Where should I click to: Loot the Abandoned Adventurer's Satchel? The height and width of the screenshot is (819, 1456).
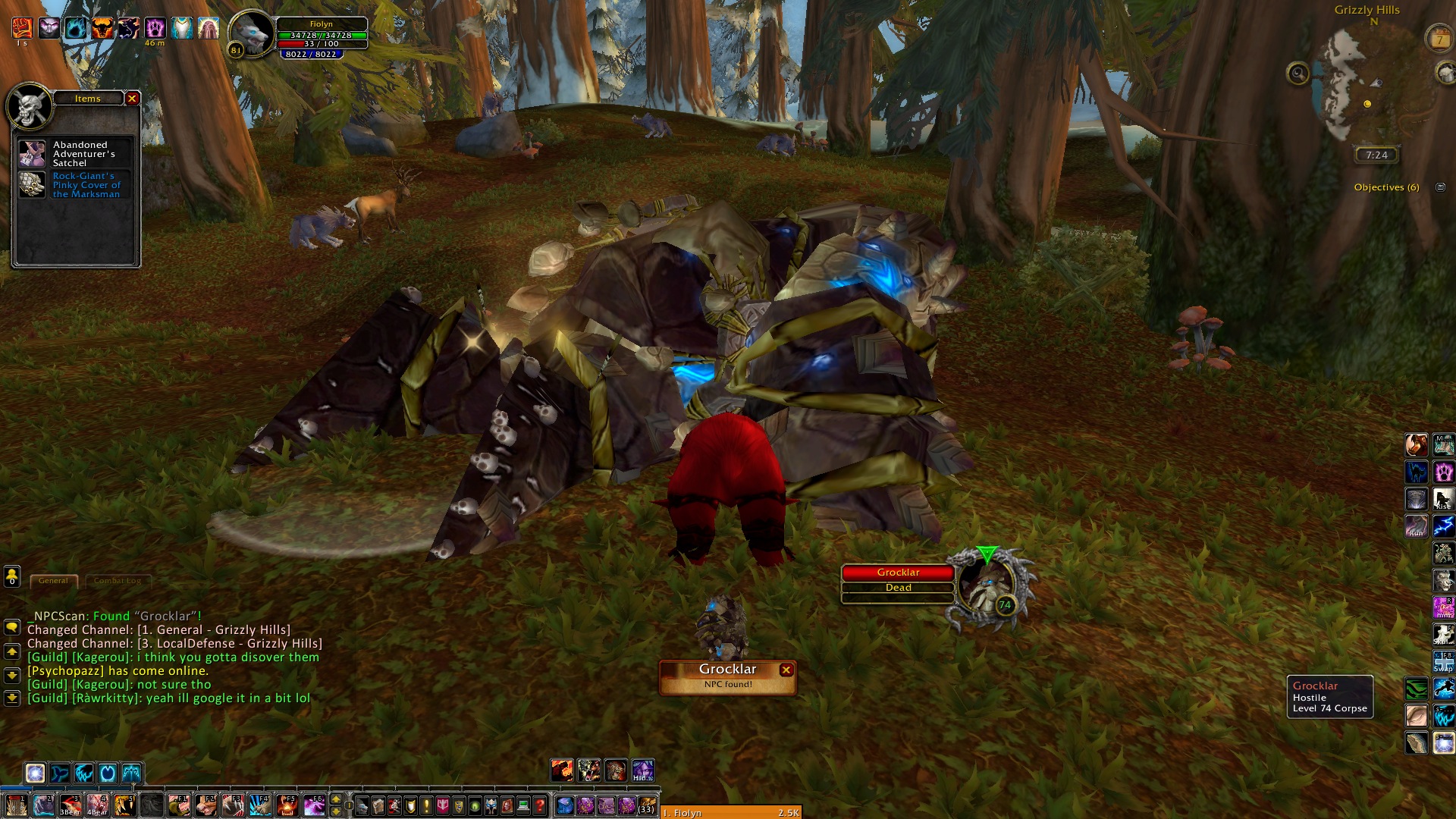tap(33, 154)
